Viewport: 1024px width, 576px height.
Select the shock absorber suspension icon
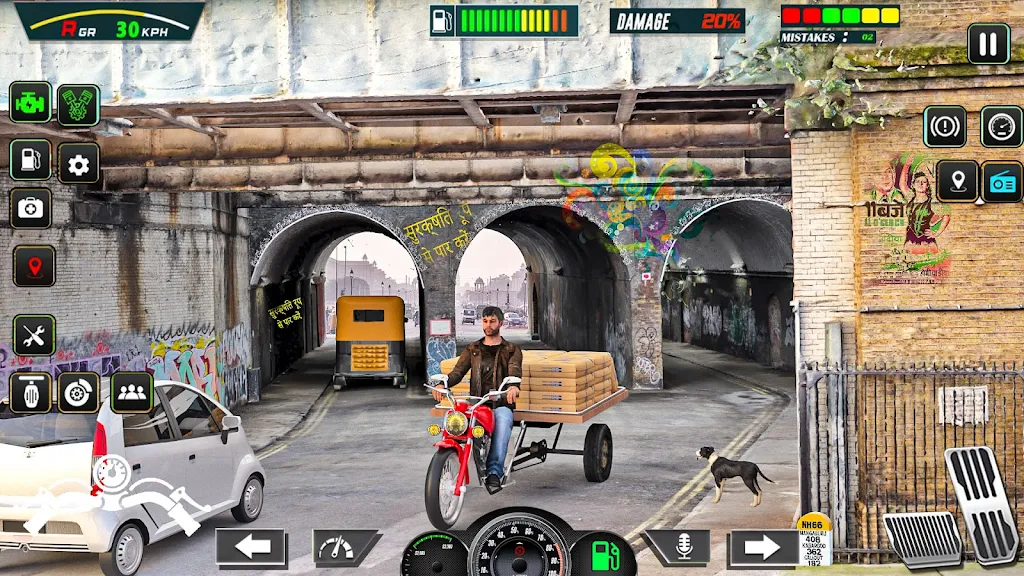30,393
